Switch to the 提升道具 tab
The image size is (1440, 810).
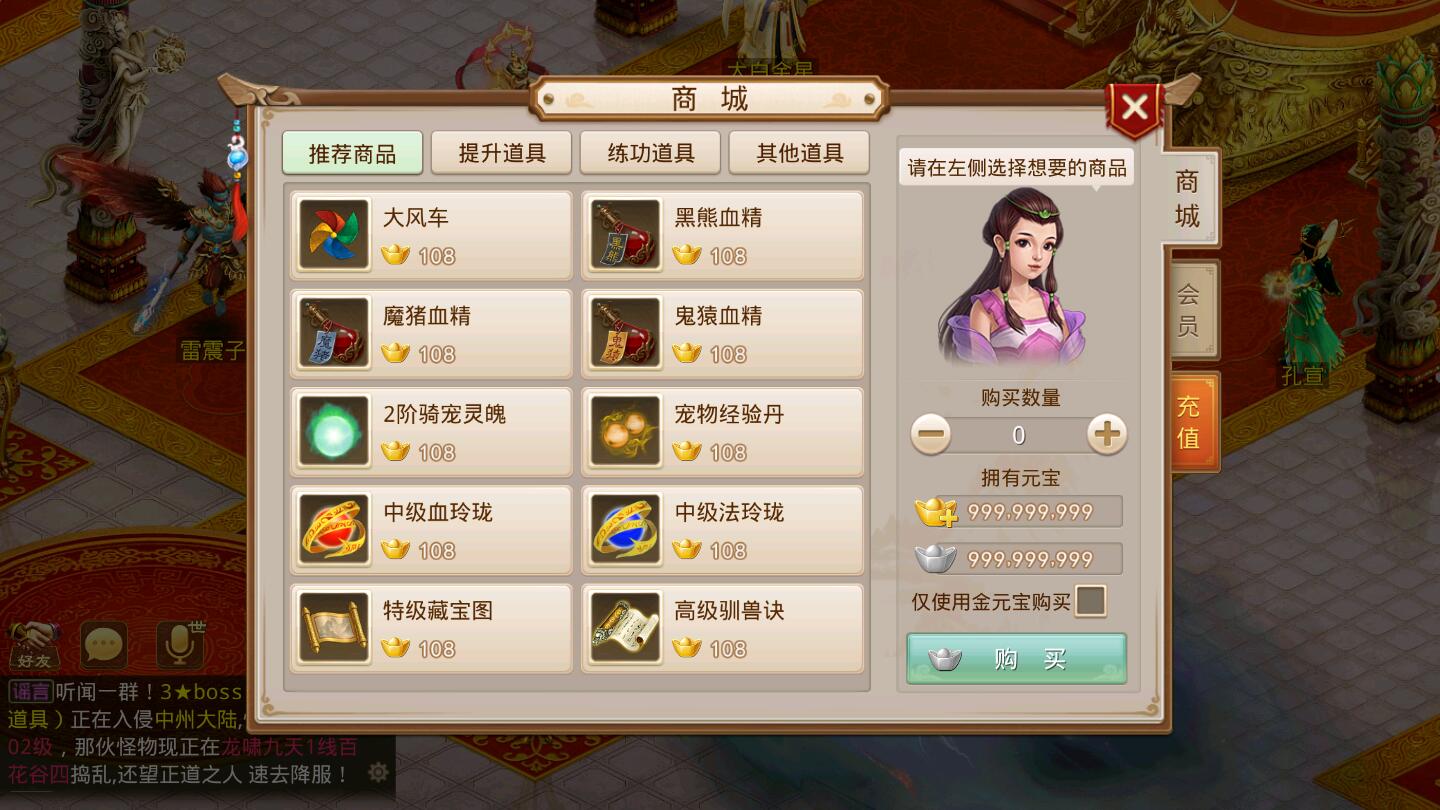click(501, 152)
